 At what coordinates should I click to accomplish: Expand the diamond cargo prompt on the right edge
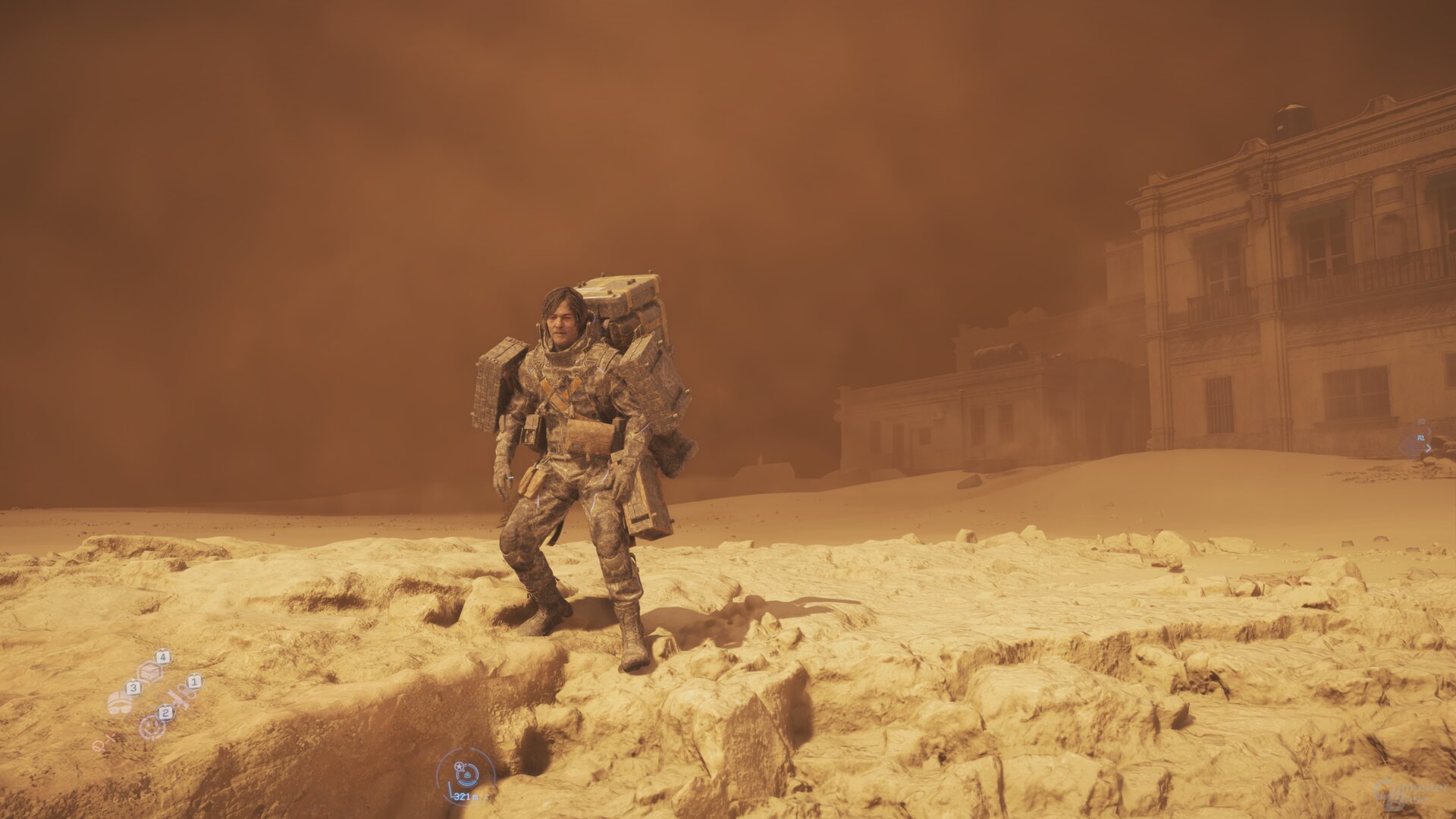click(1411, 444)
